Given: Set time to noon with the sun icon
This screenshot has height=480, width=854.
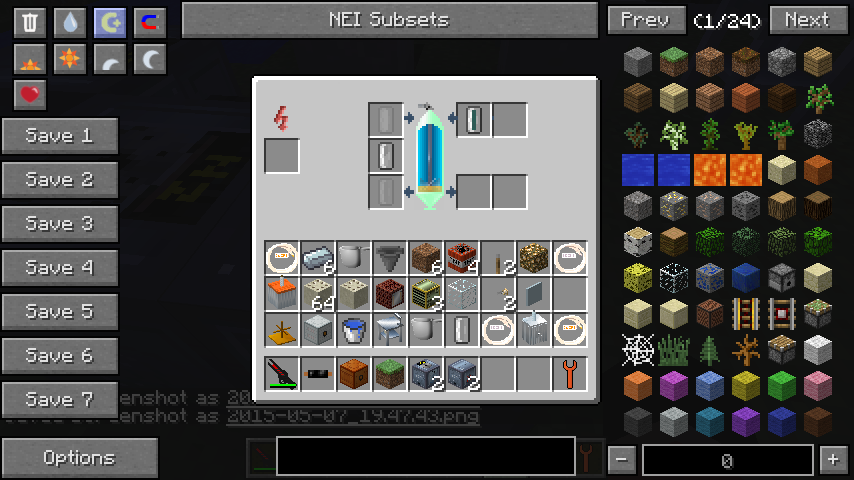Looking at the screenshot, I should (x=70, y=59).
